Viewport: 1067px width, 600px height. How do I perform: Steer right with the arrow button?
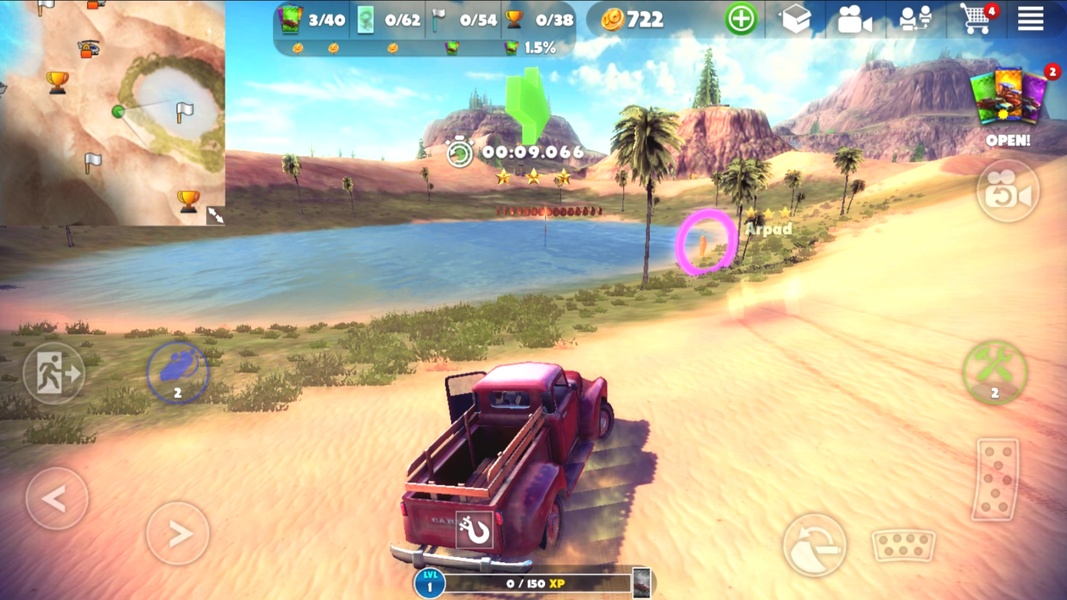(x=177, y=534)
